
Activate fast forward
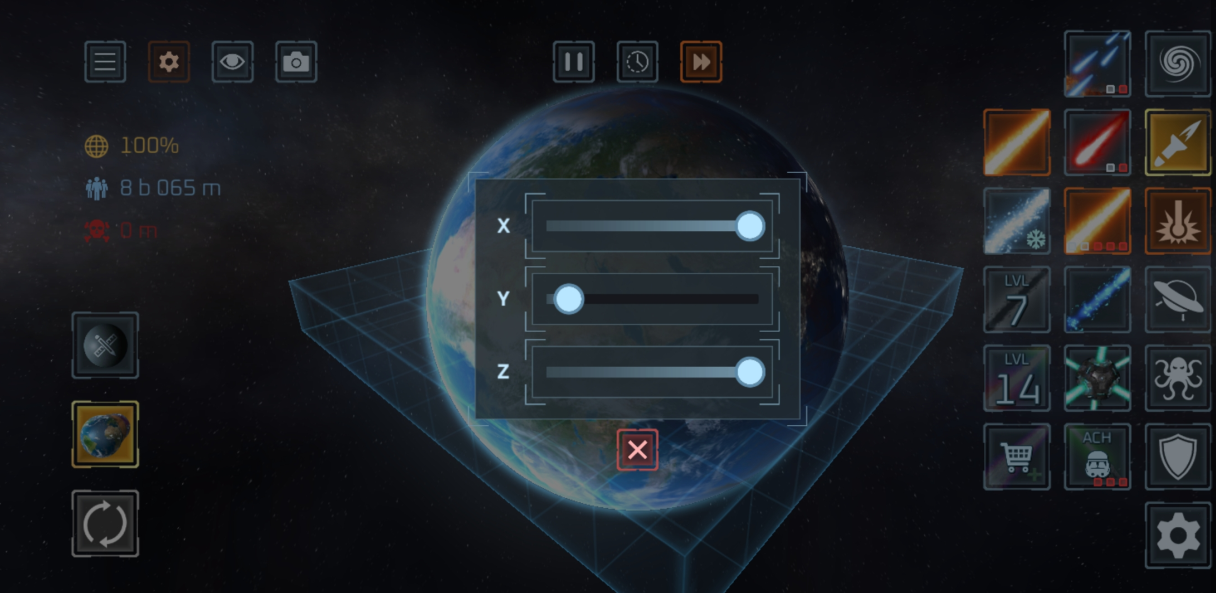(701, 62)
